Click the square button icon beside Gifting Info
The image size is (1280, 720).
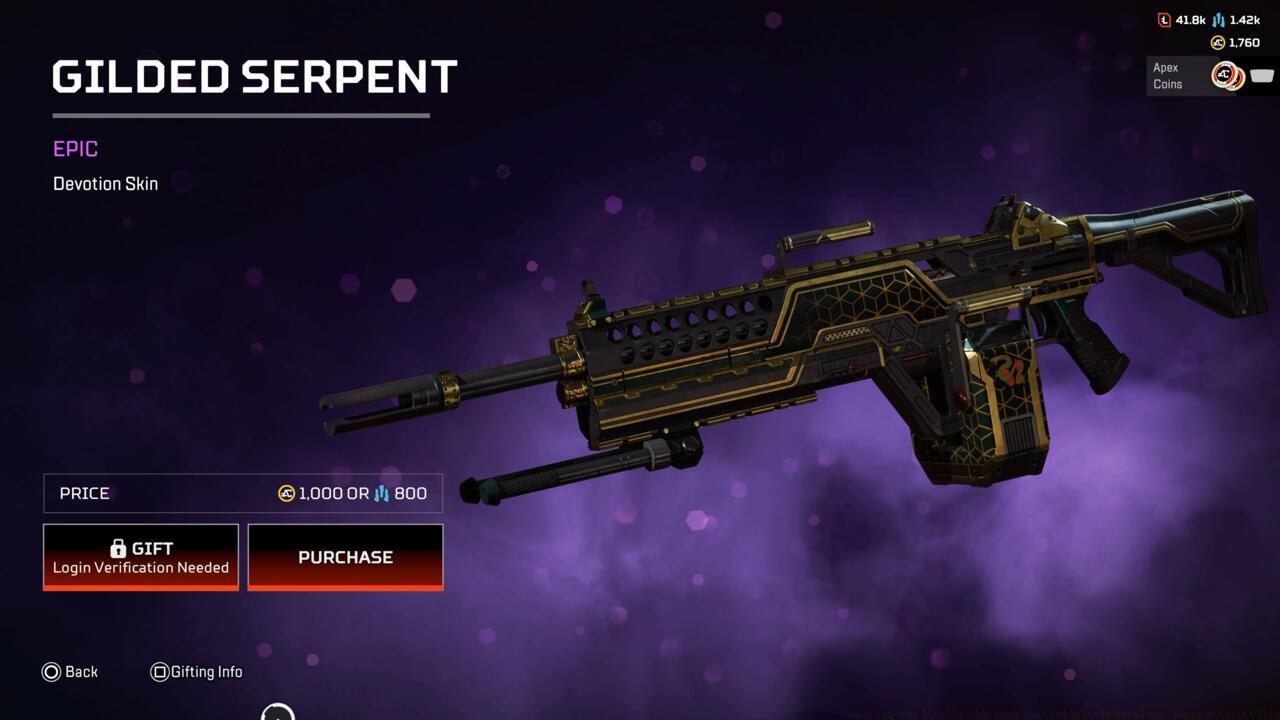(x=158, y=672)
